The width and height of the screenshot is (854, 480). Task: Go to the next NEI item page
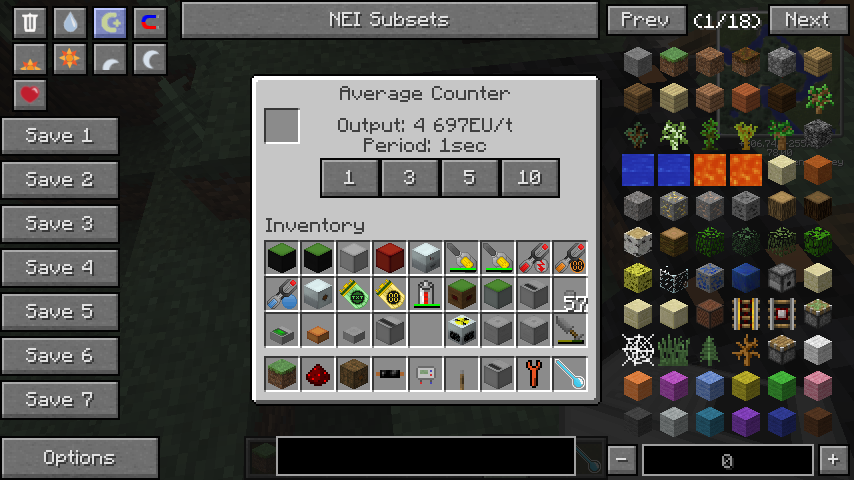pos(806,19)
